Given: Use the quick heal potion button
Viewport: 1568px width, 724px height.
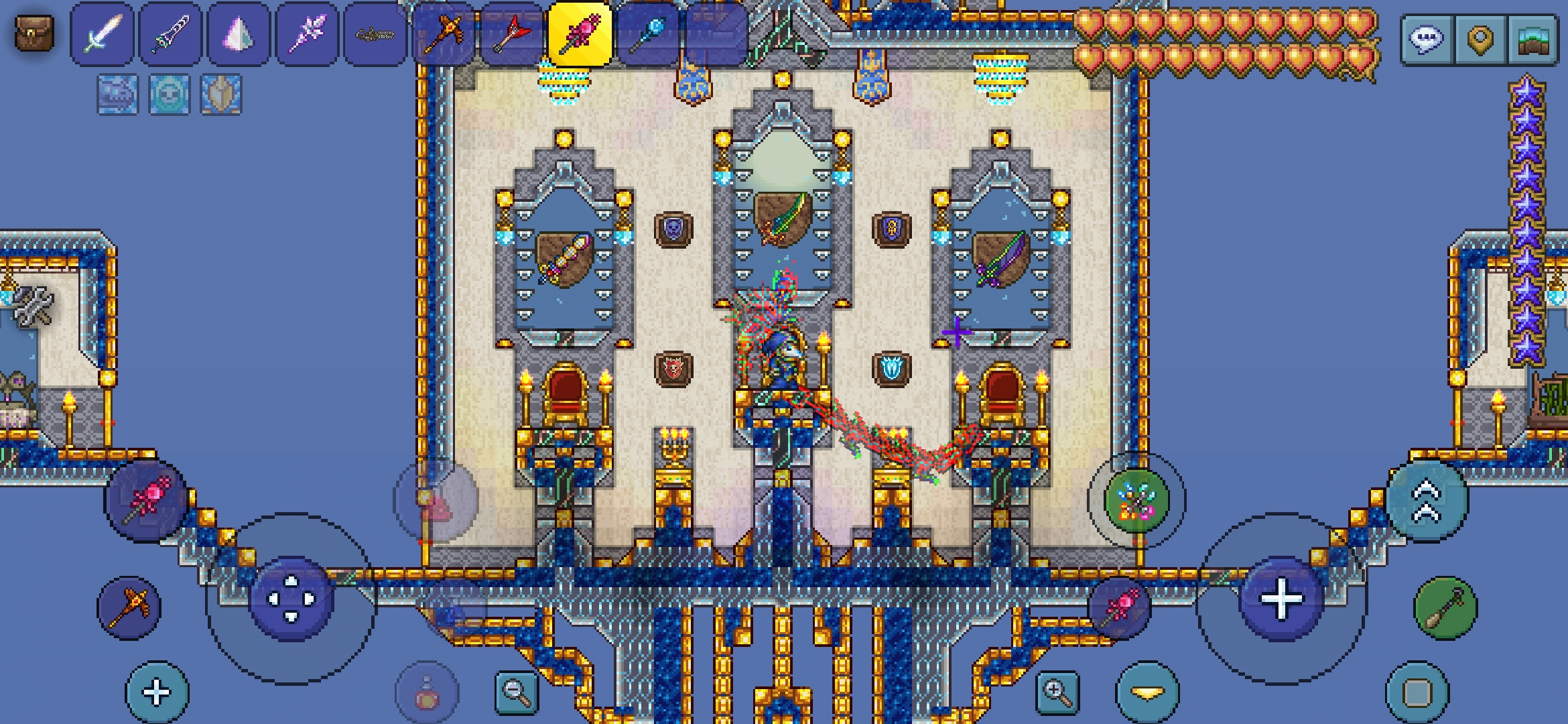Looking at the screenshot, I should [x=427, y=695].
